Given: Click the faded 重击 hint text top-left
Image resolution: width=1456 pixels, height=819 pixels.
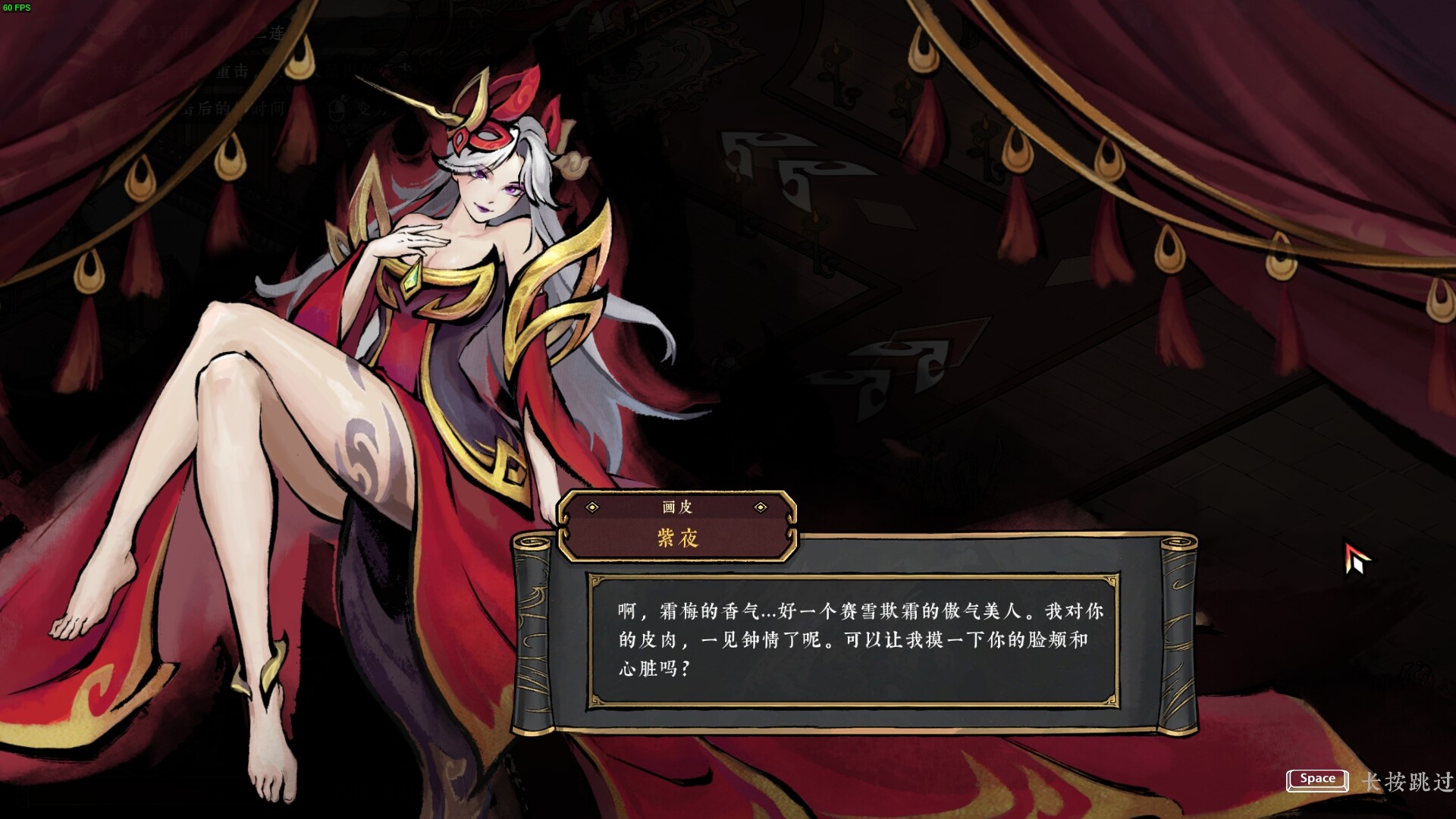Looking at the screenshot, I should point(232,71).
